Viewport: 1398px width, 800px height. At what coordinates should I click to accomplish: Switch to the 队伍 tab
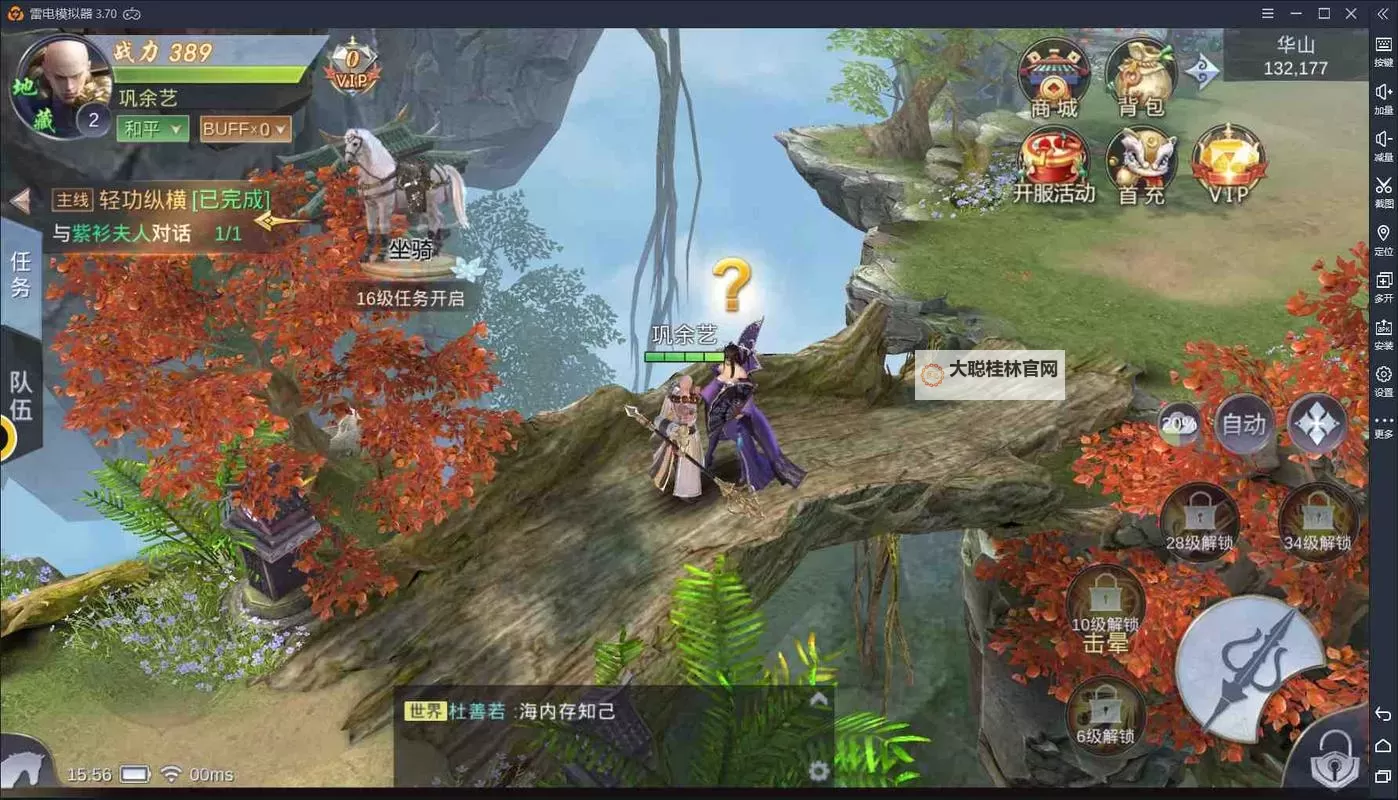click(x=21, y=395)
